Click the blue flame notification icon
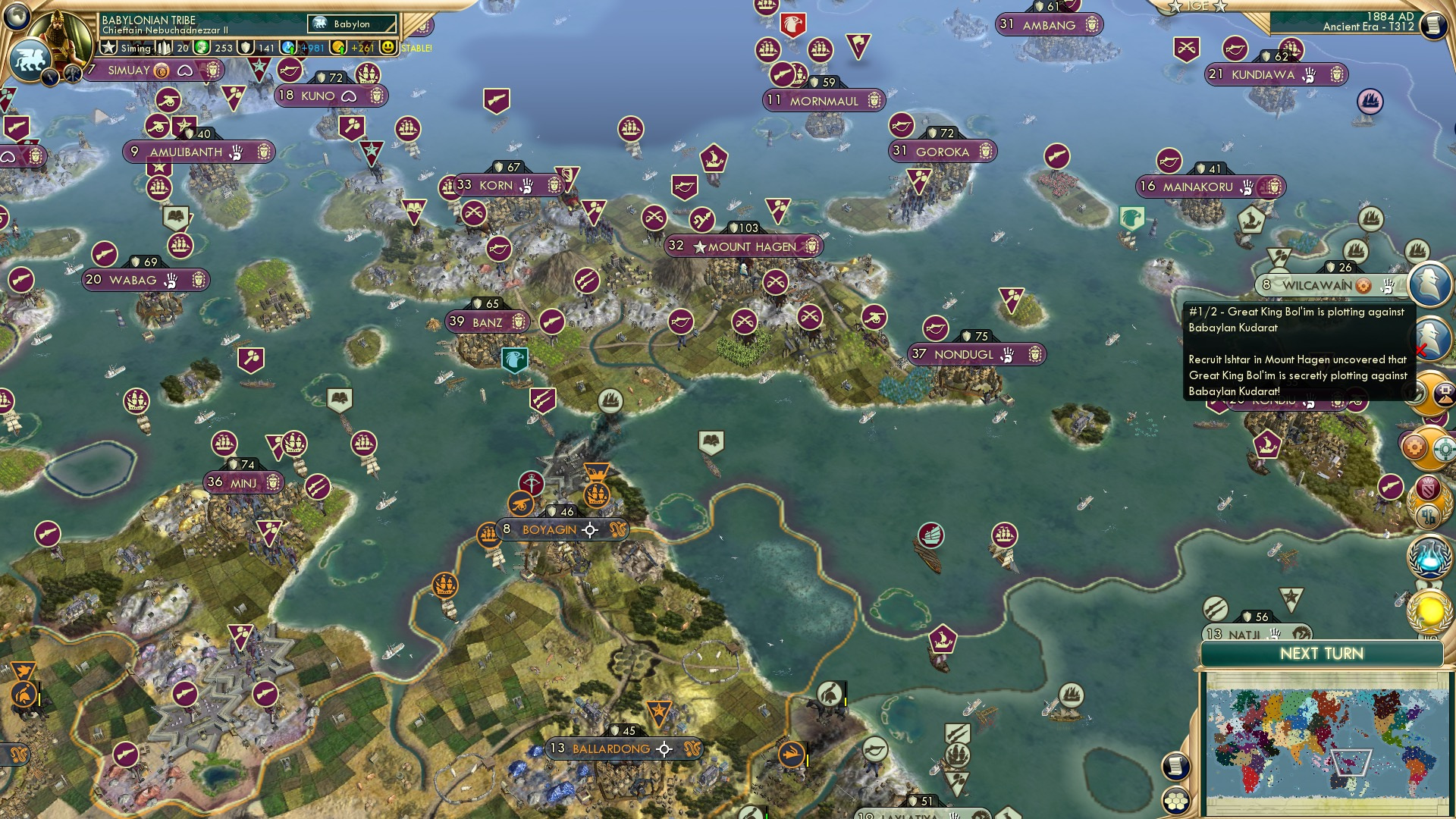The height and width of the screenshot is (819, 1456). click(1429, 556)
